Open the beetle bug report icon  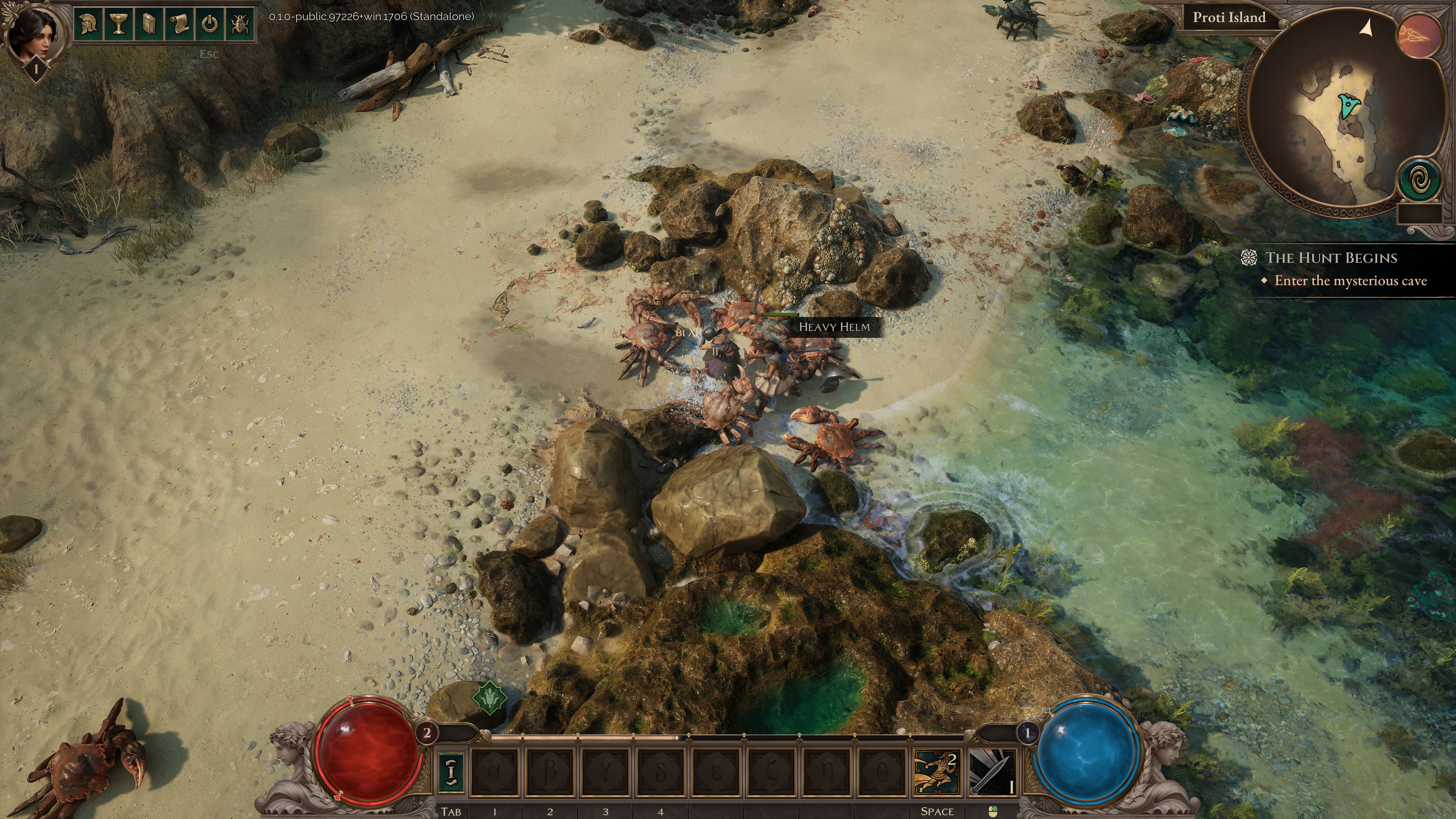[240, 24]
